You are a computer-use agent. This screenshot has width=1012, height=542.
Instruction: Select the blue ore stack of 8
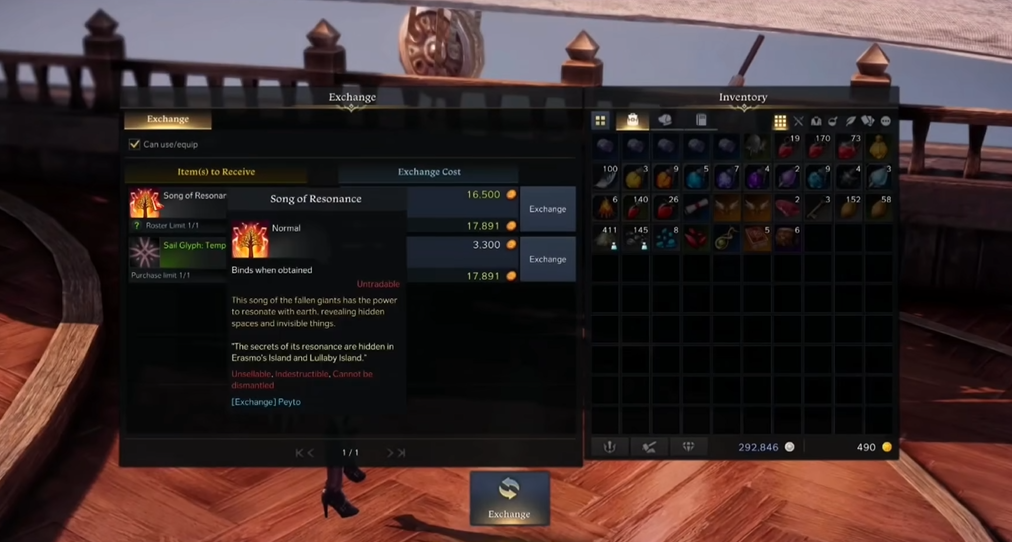pos(666,238)
